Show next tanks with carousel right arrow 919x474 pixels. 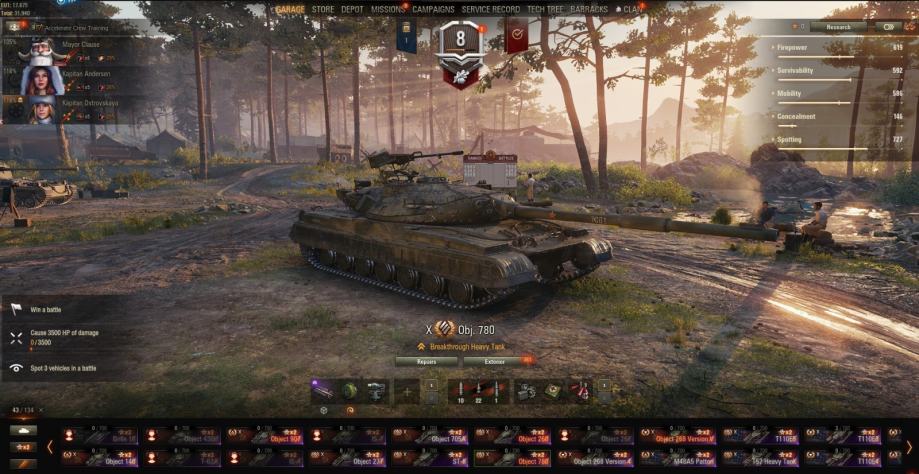[909, 447]
